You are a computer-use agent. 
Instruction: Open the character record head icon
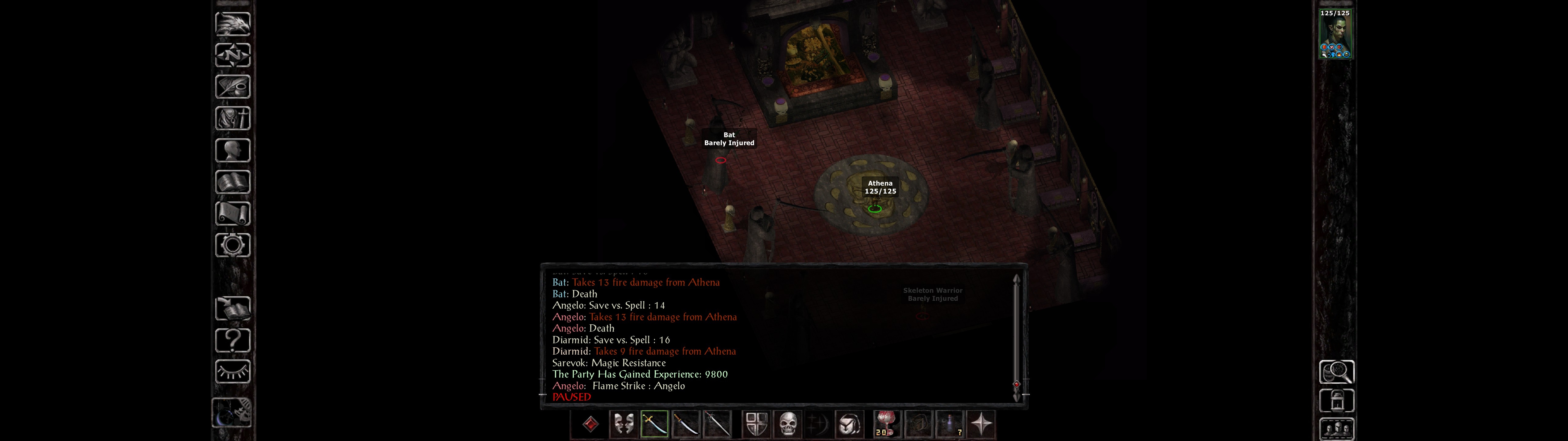[x=232, y=150]
